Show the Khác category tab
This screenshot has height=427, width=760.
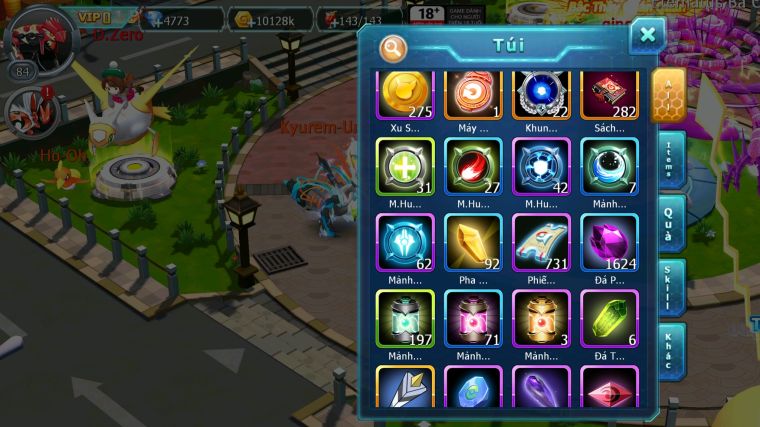click(x=672, y=350)
